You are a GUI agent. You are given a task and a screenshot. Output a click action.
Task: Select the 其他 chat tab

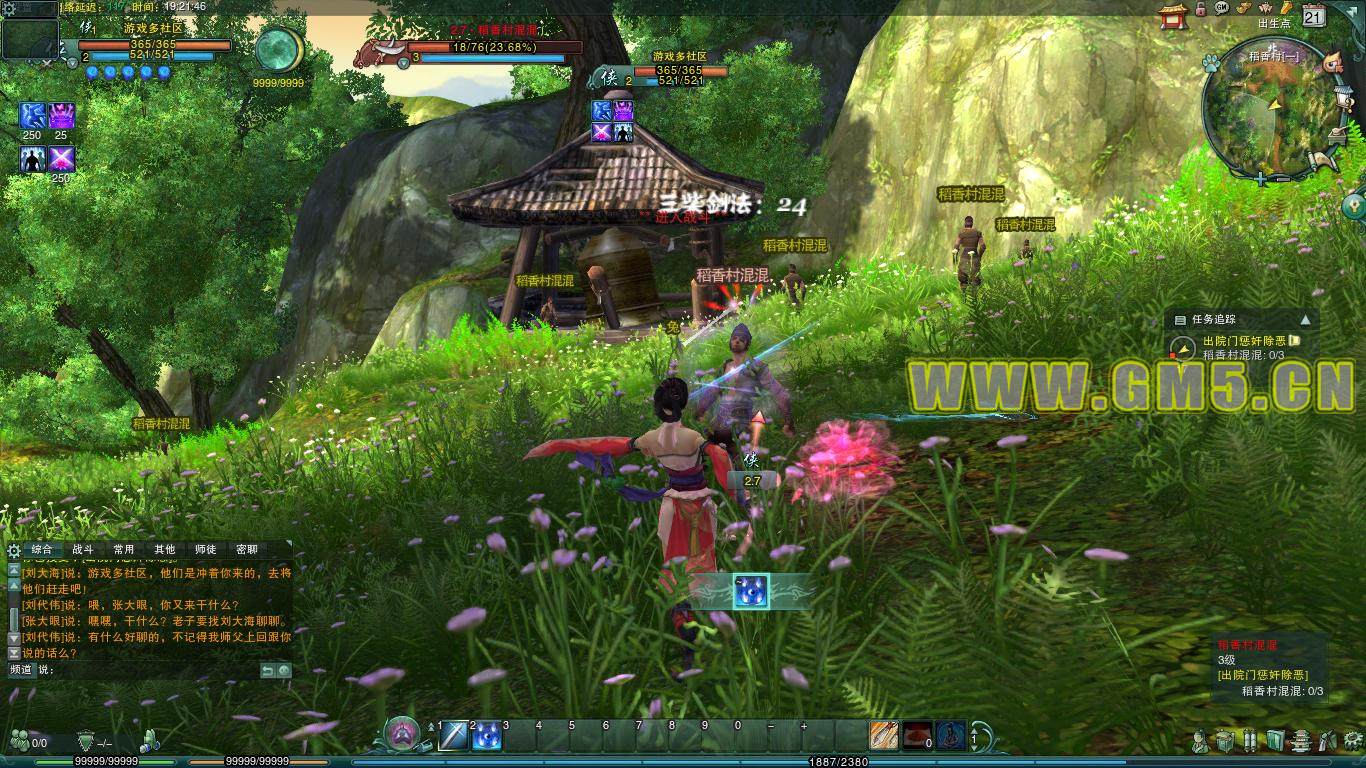165,549
